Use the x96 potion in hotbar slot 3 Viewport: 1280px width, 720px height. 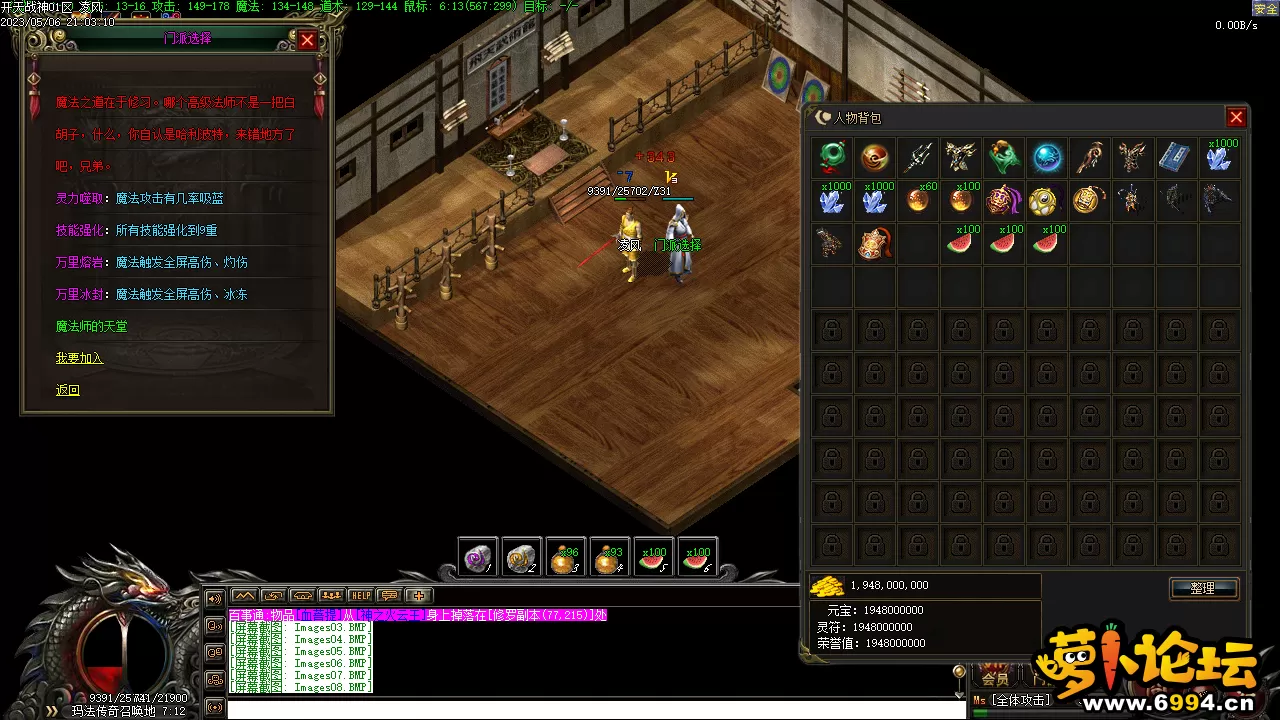coord(565,558)
